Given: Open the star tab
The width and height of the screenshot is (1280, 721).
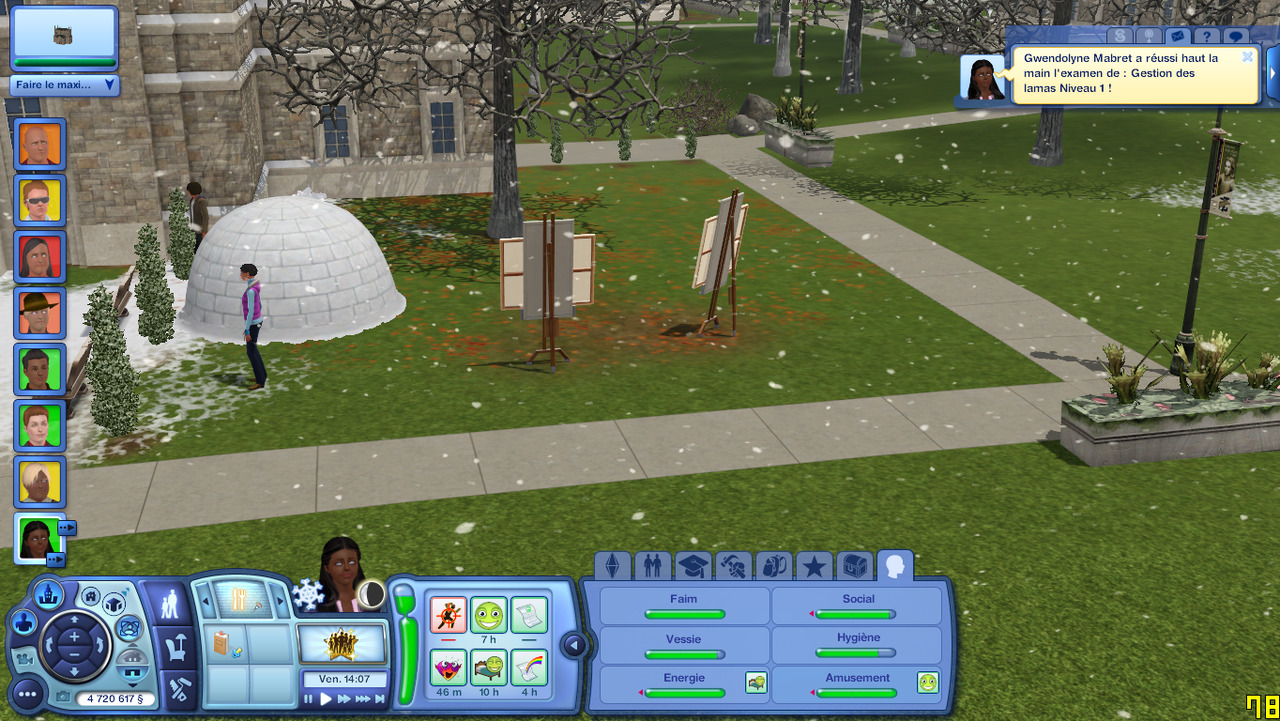Looking at the screenshot, I should (x=814, y=567).
